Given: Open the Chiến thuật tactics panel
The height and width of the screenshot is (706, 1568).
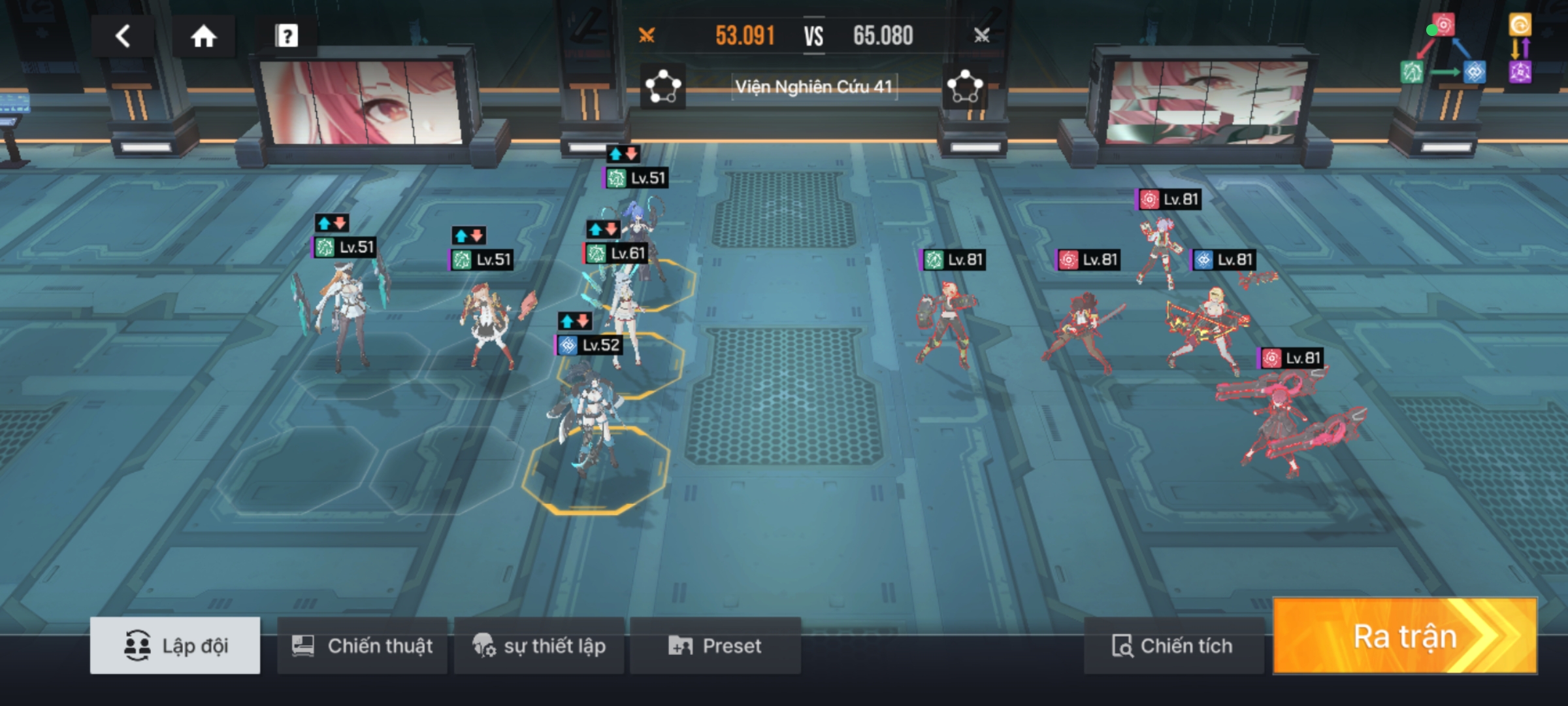Looking at the screenshot, I should click(363, 646).
